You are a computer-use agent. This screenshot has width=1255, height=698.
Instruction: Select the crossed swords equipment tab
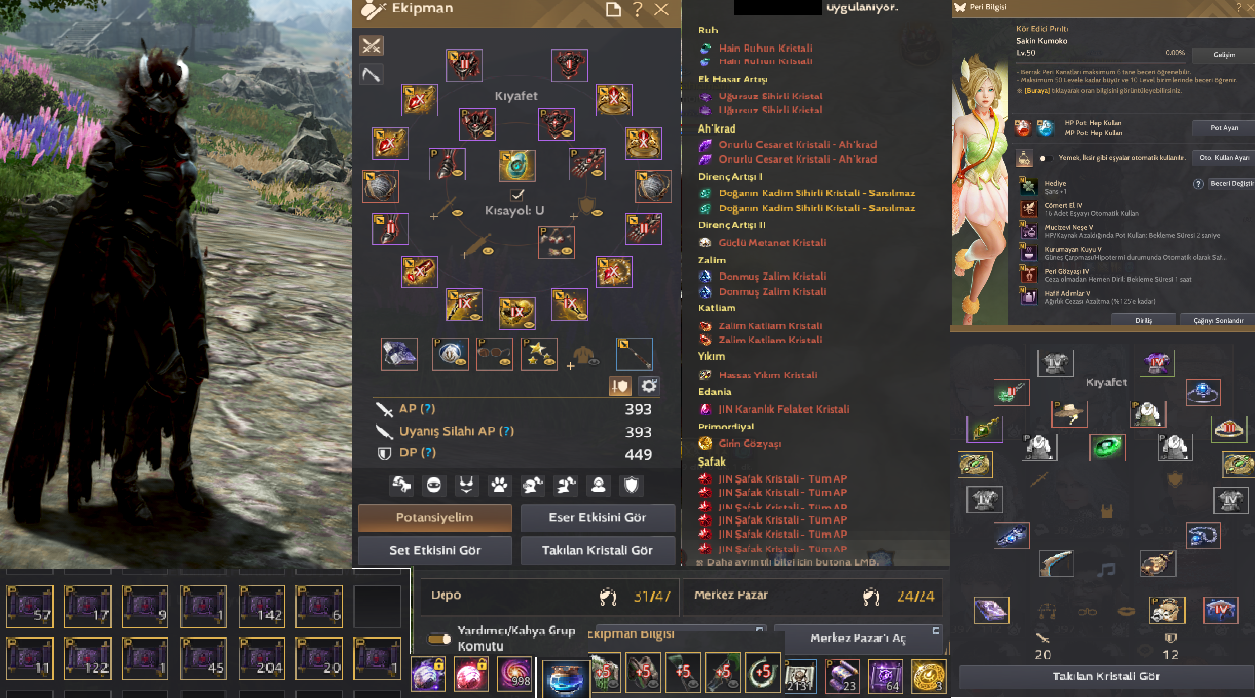coord(372,45)
